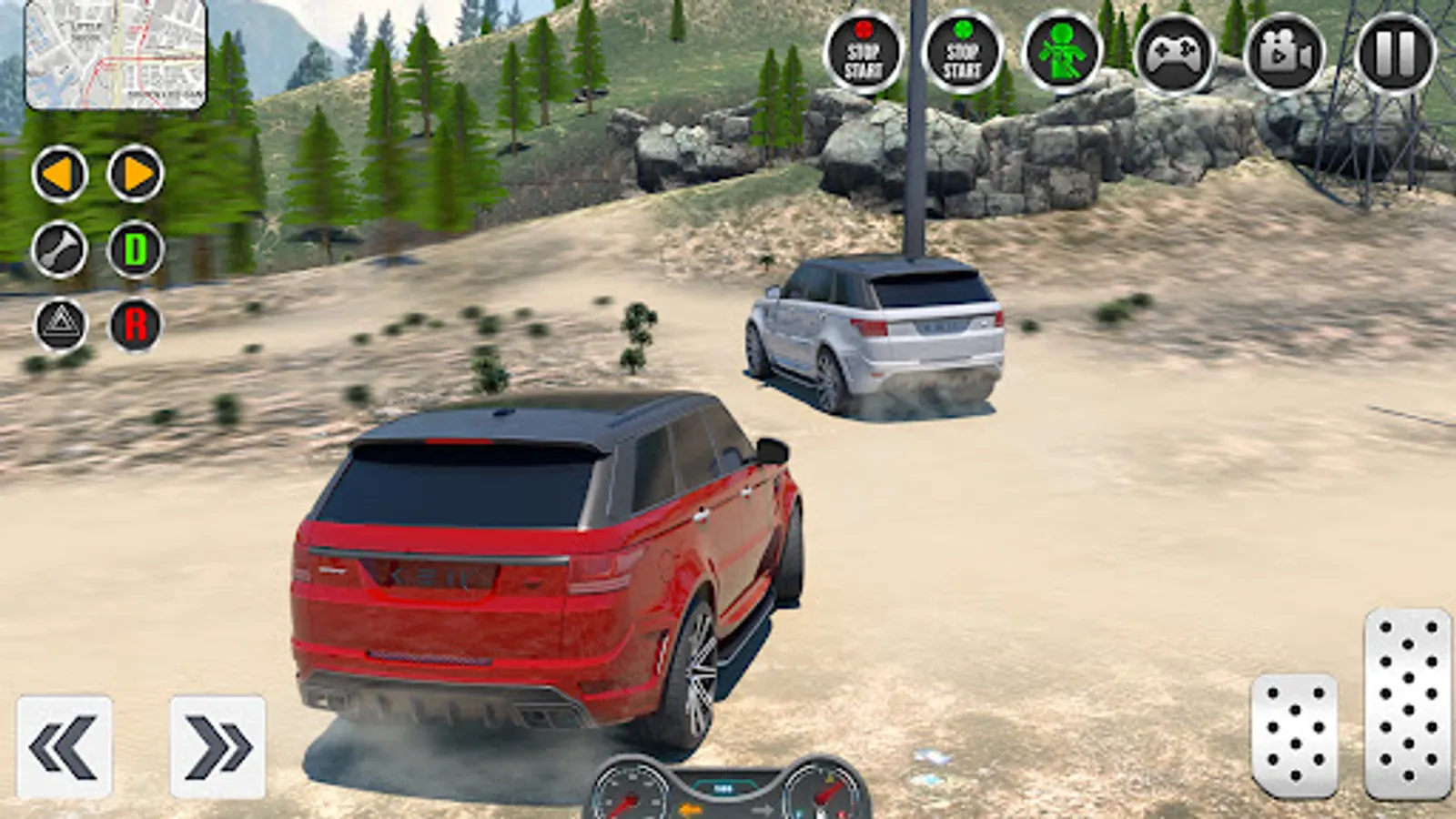
Task: Switch the camera view
Action: [x=1284, y=55]
